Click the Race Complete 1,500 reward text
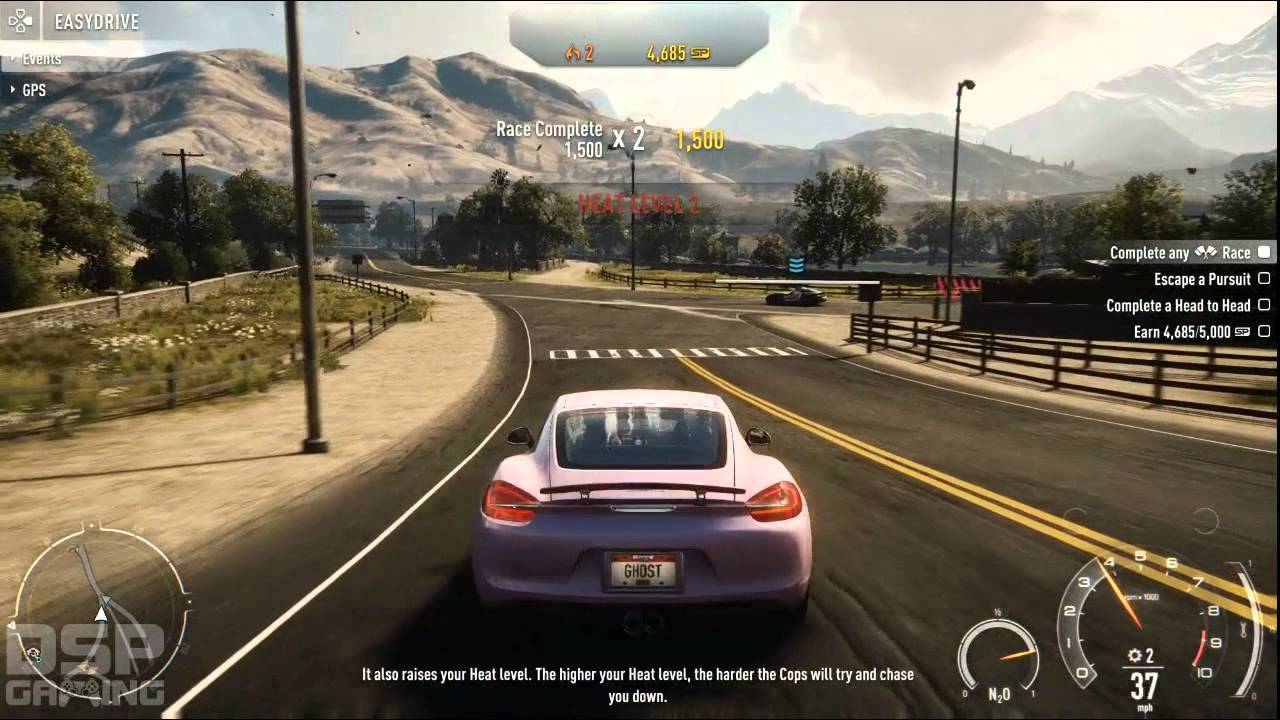 pyautogui.click(x=548, y=135)
